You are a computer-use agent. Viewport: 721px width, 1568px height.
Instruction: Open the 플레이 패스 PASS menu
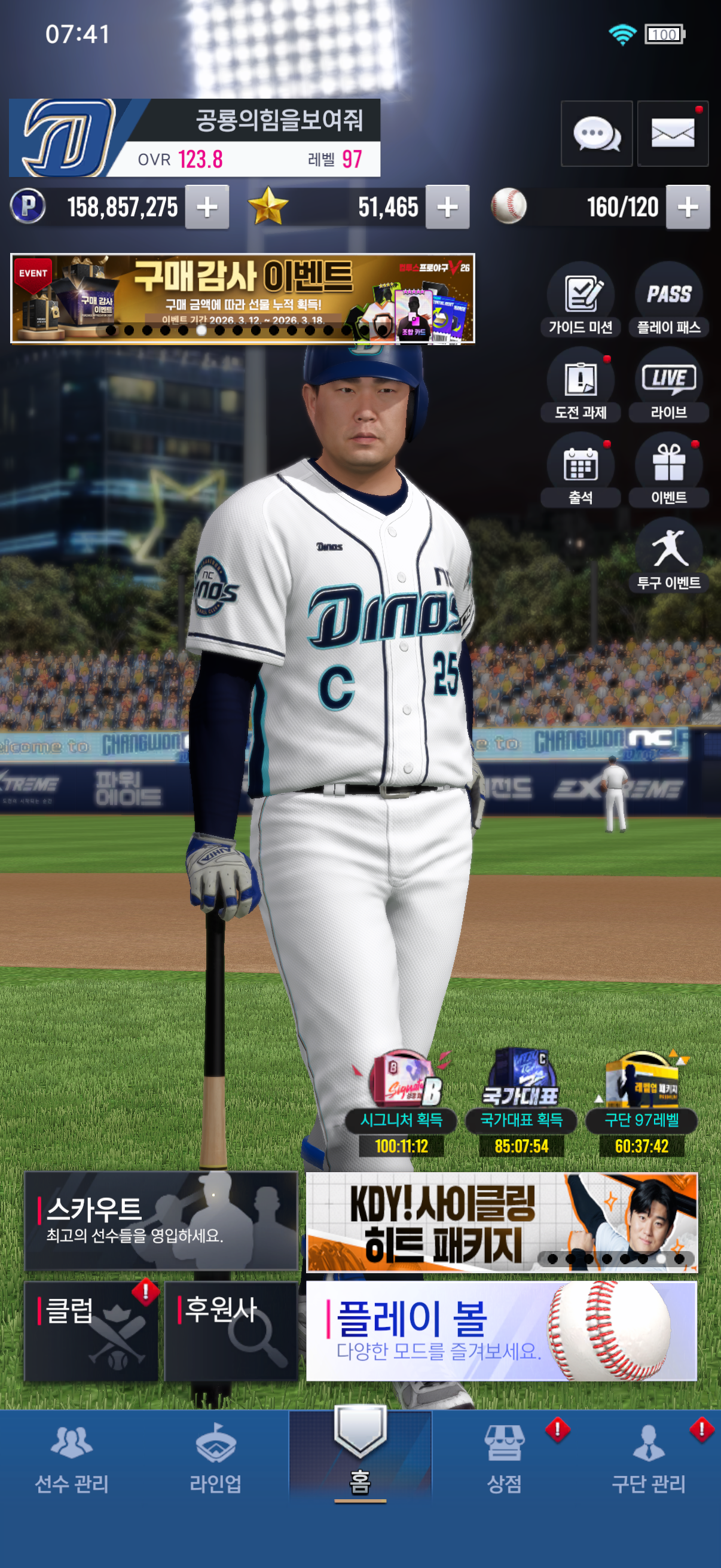click(668, 300)
